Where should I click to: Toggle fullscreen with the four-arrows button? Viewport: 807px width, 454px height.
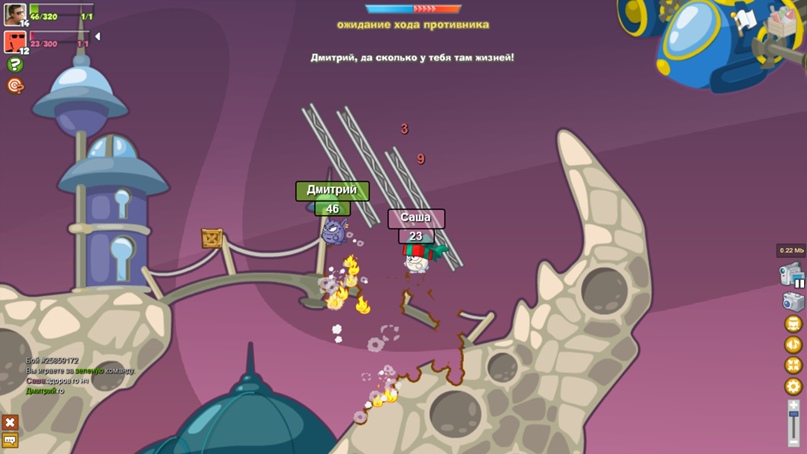click(x=793, y=366)
